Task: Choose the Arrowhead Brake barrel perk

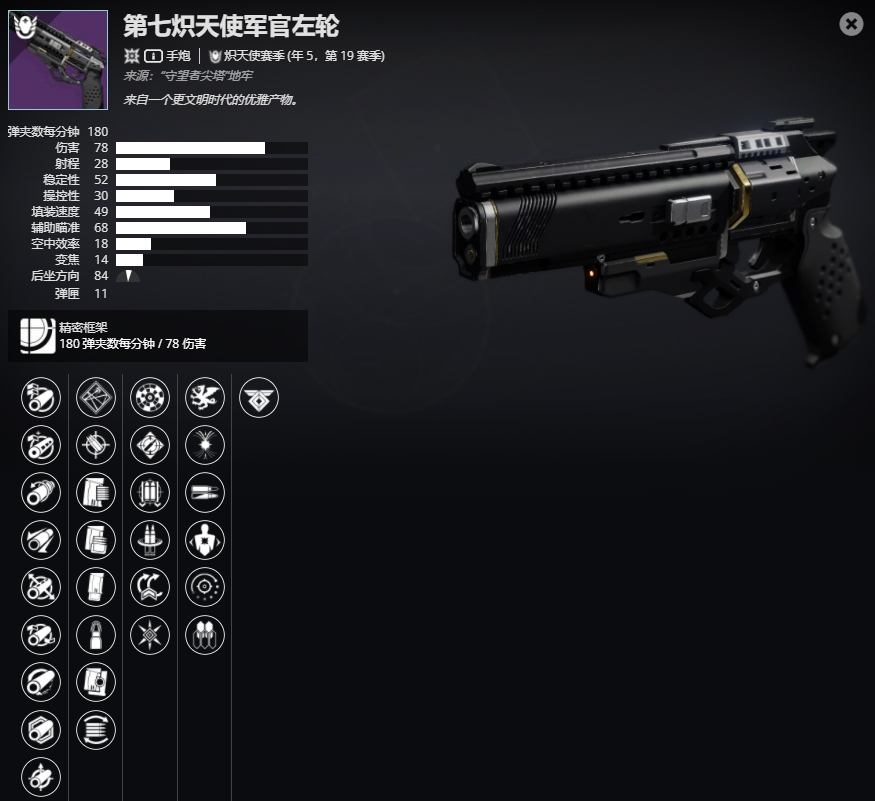Action: pyautogui.click(x=41, y=397)
